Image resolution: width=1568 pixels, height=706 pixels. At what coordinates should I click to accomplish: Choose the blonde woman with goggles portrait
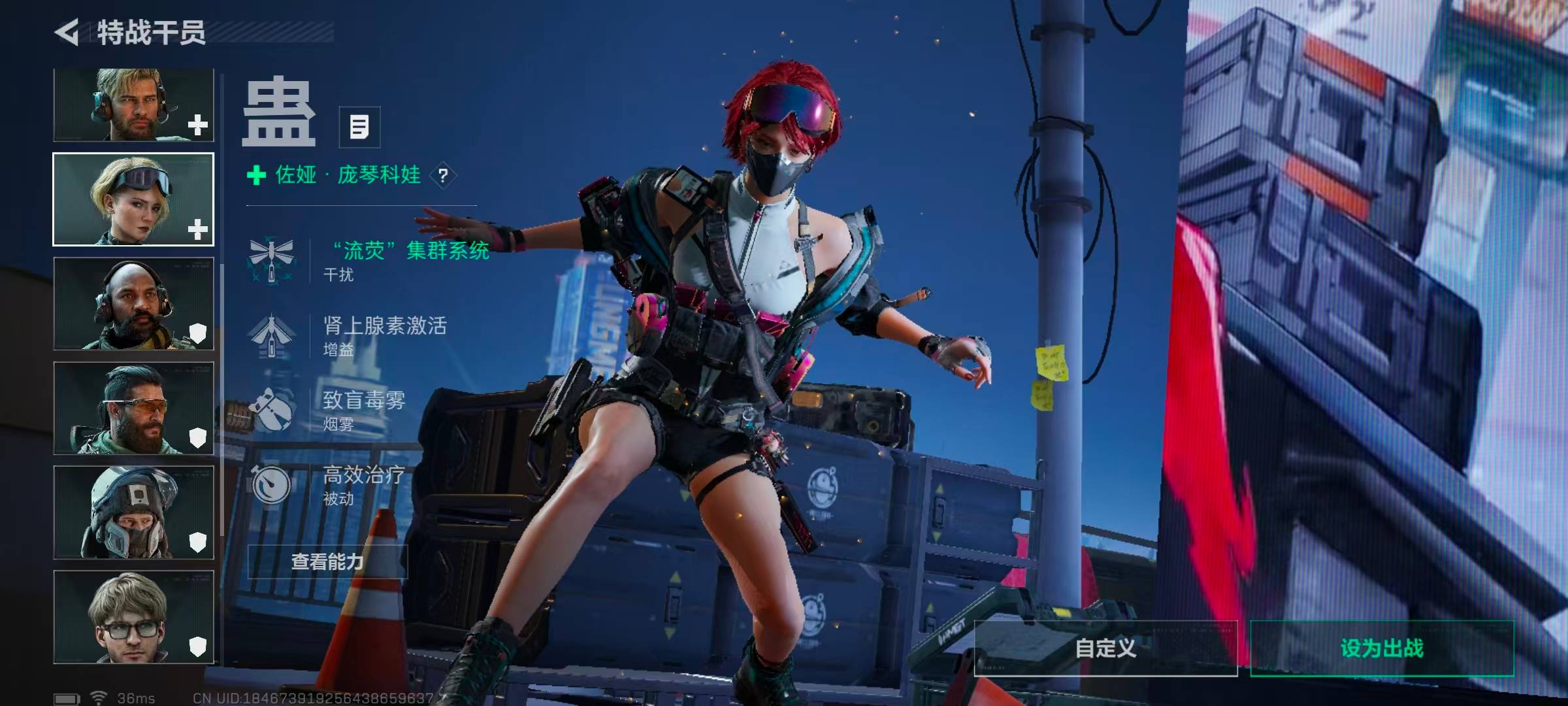[133, 199]
